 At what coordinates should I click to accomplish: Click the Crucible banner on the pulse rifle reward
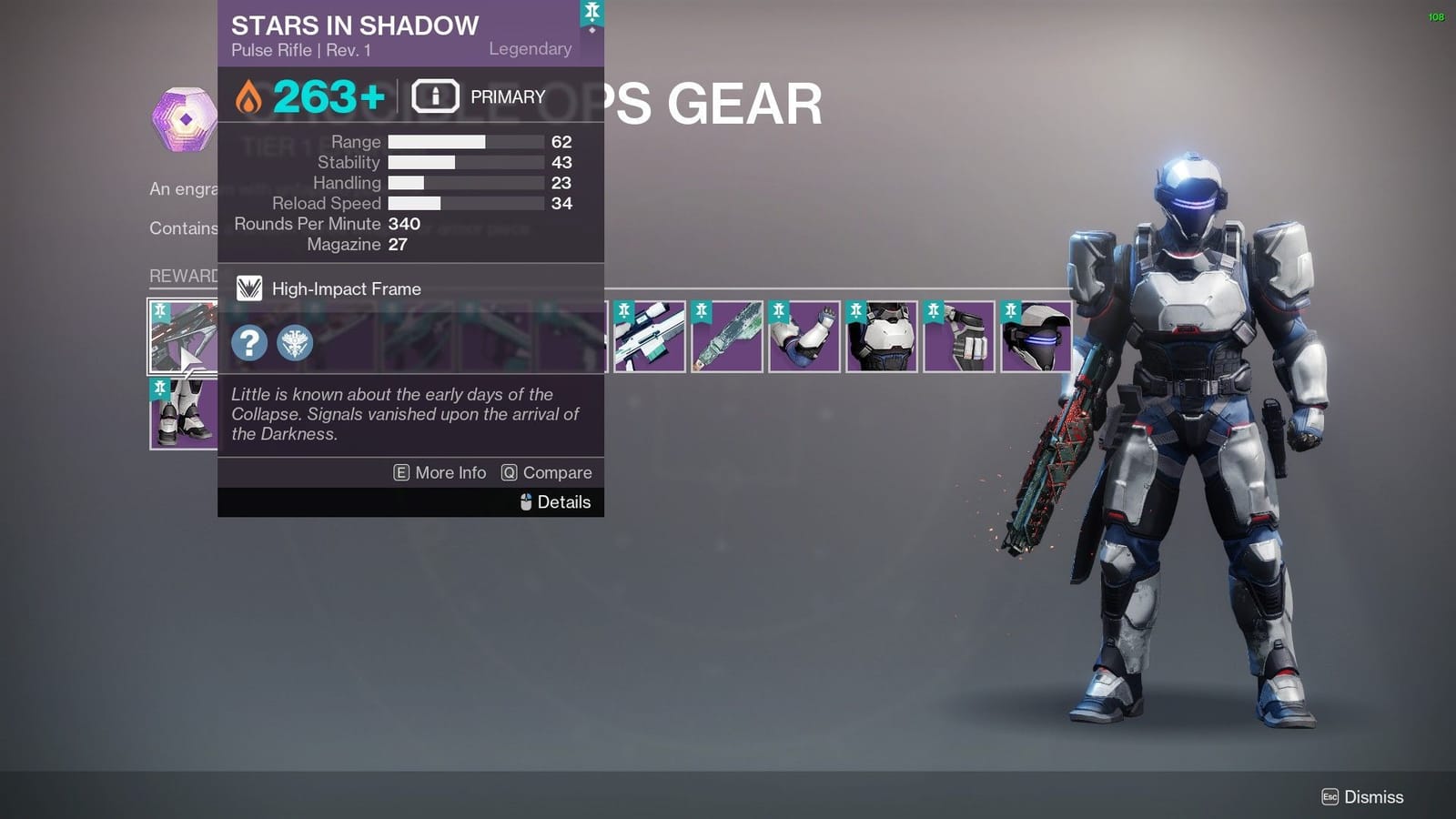[x=160, y=311]
